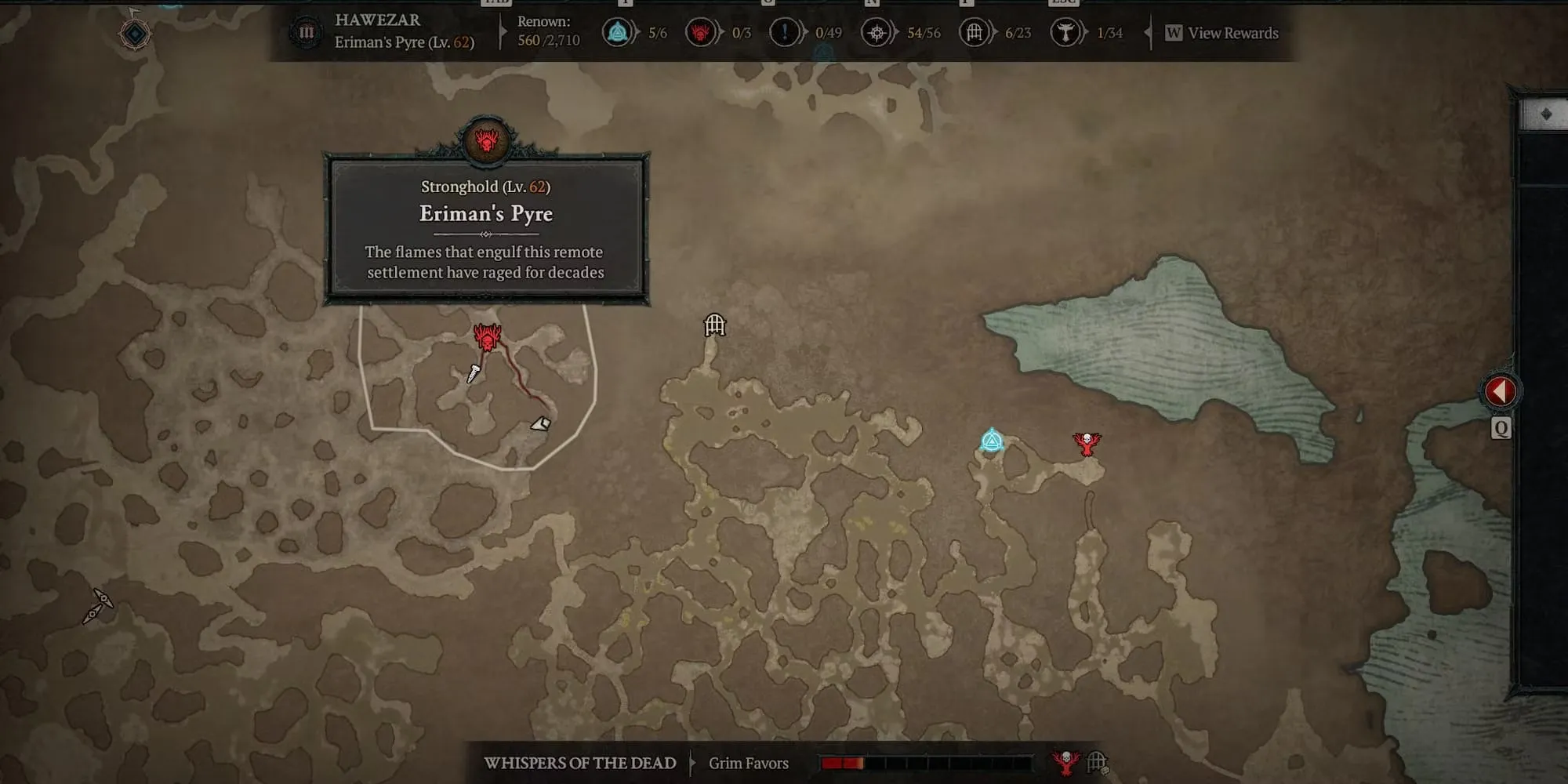Open the world tier III emblem
Viewport: 1568px width, 784px height.
(x=307, y=33)
